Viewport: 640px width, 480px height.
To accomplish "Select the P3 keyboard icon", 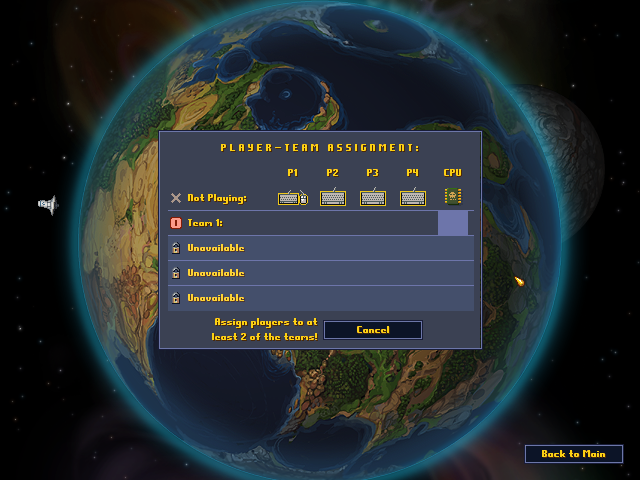I will [x=373, y=198].
